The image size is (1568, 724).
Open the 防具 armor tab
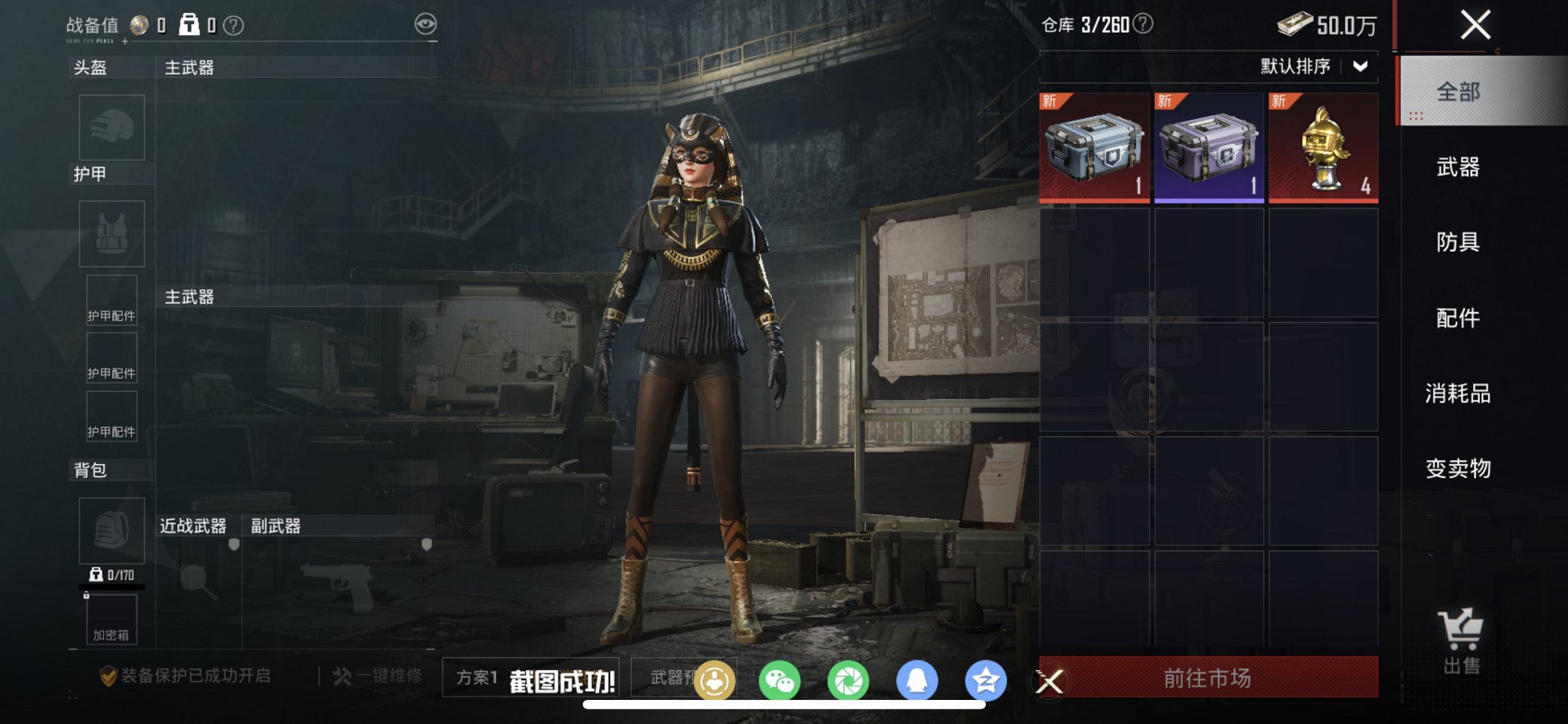(1458, 242)
